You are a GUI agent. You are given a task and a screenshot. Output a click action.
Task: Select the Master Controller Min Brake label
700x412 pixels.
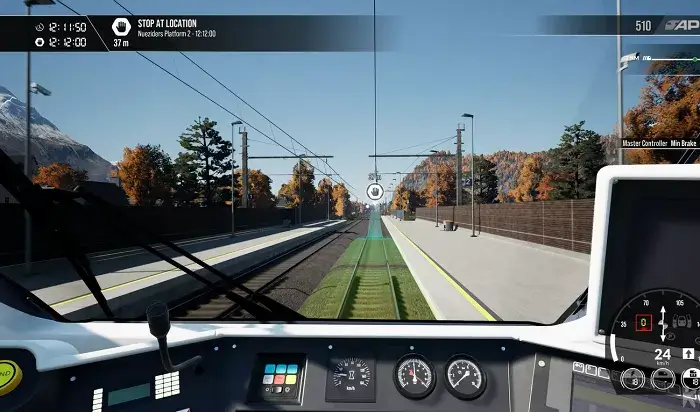pos(659,143)
